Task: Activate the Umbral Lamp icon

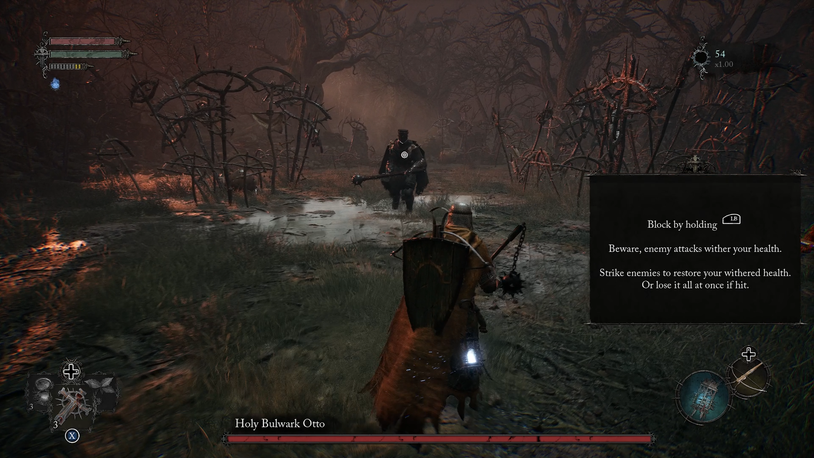Action: point(704,394)
